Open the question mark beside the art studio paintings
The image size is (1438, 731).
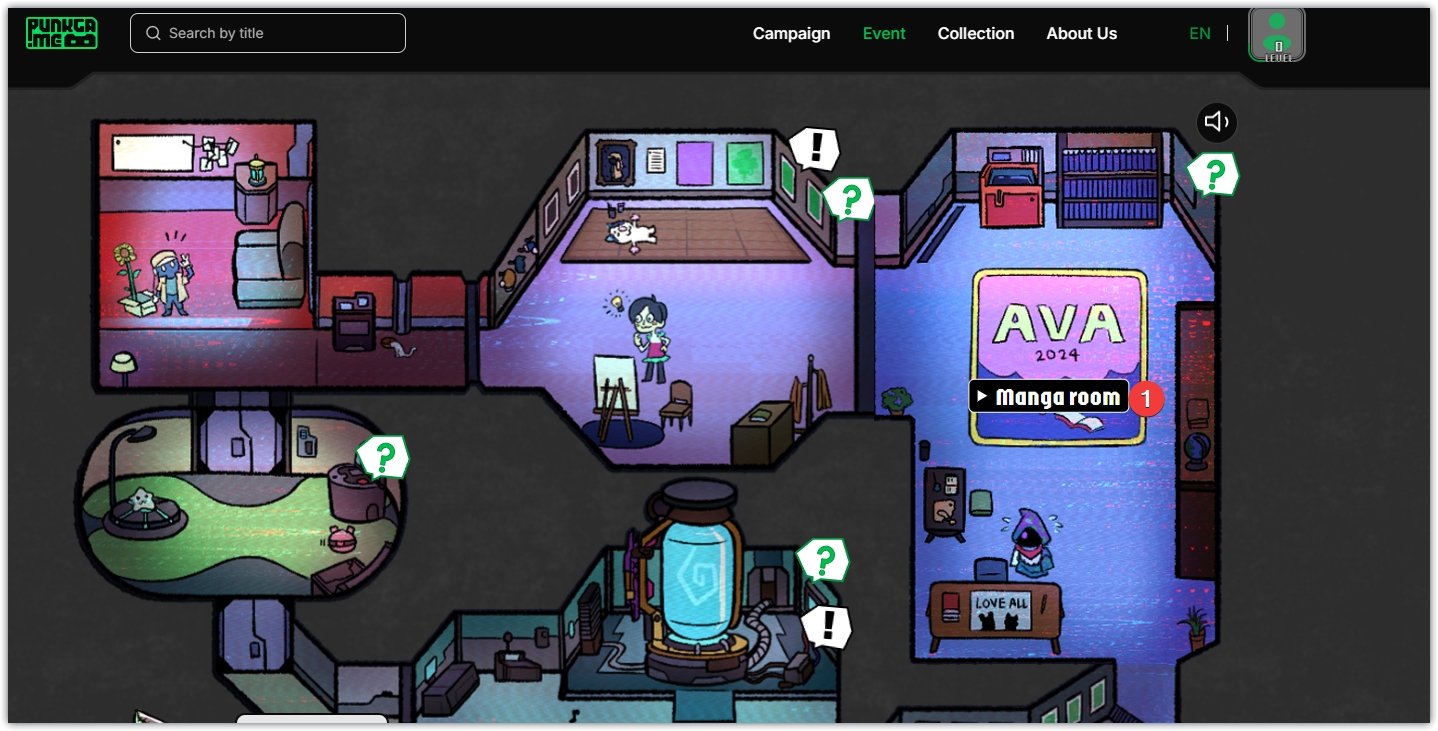point(849,200)
